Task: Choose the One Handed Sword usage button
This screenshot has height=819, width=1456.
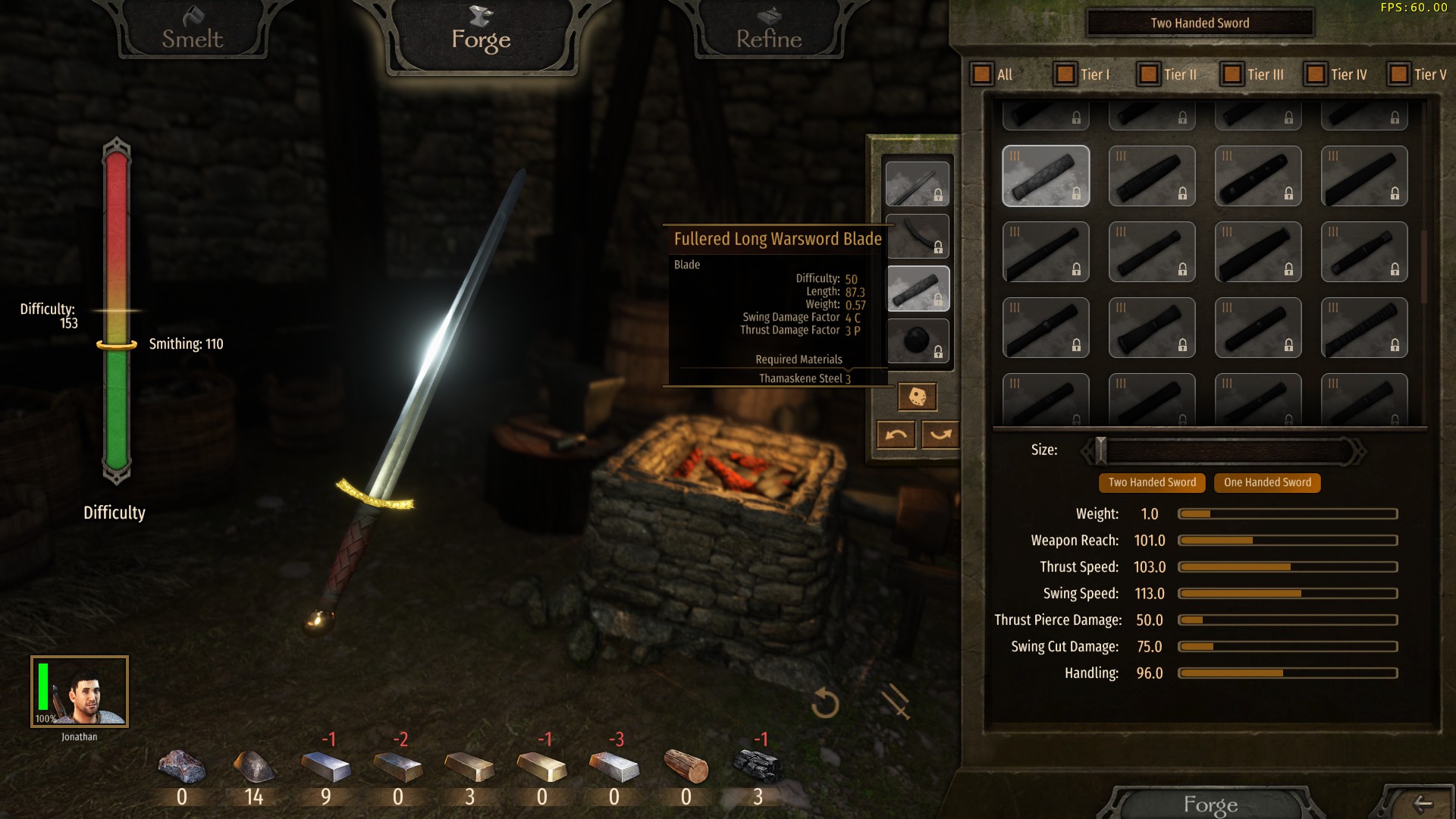Action: click(1267, 482)
